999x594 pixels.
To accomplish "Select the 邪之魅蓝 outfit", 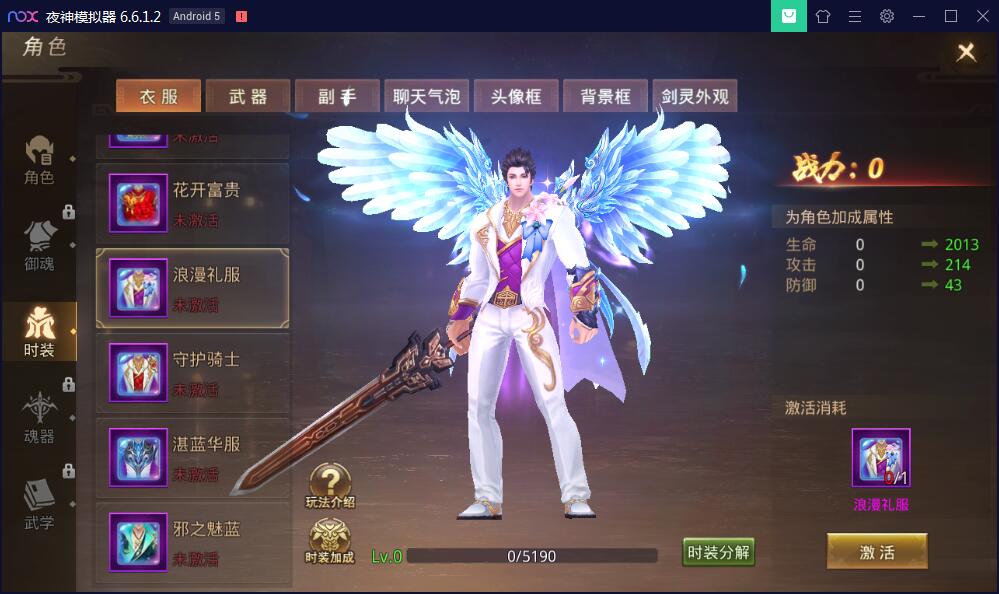I will [193, 542].
